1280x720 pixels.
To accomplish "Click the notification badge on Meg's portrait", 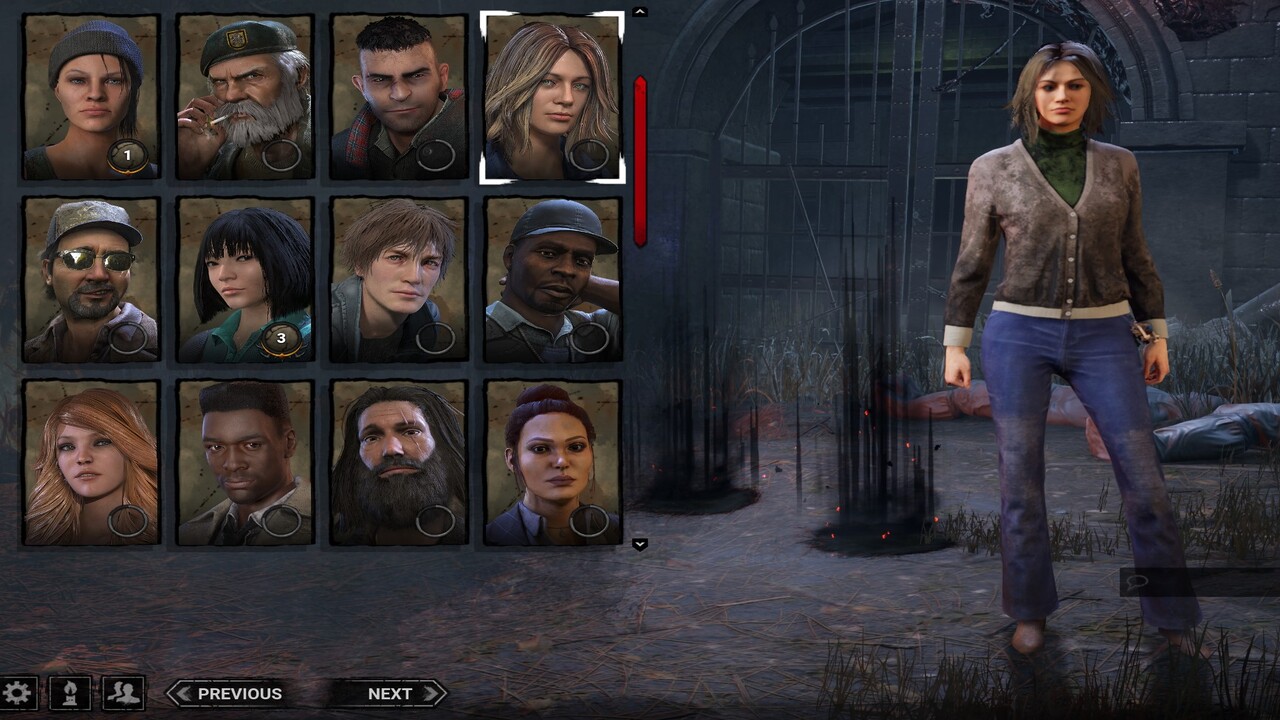I will point(128,155).
